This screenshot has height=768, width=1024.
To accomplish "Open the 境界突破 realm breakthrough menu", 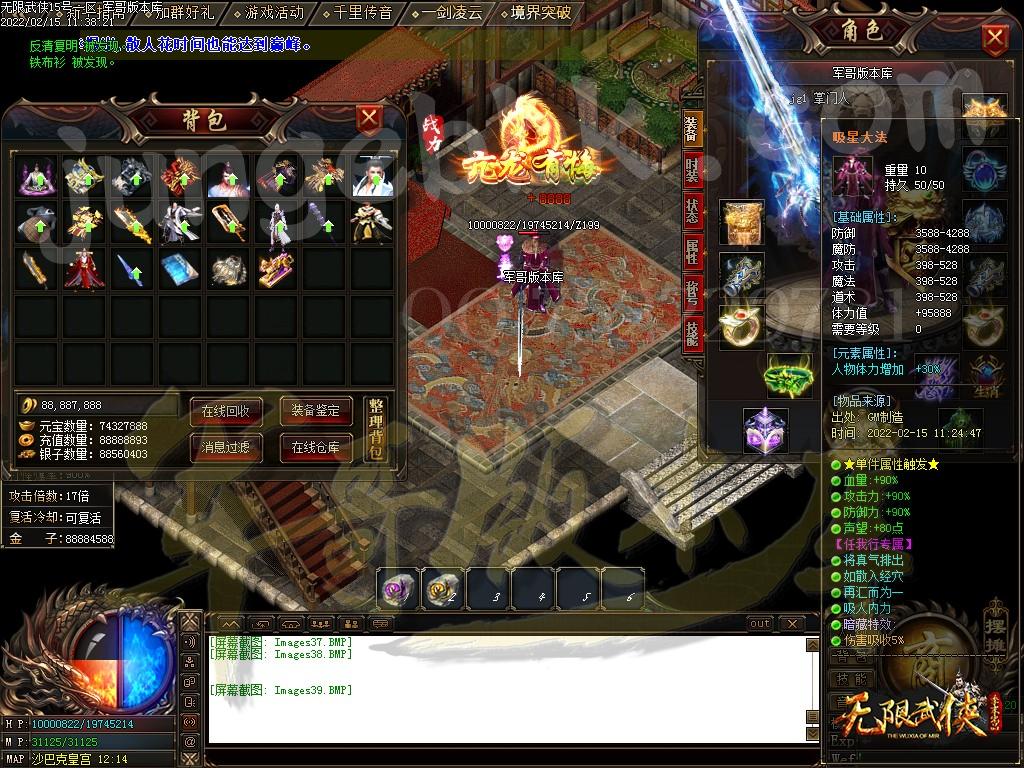I will [x=540, y=13].
